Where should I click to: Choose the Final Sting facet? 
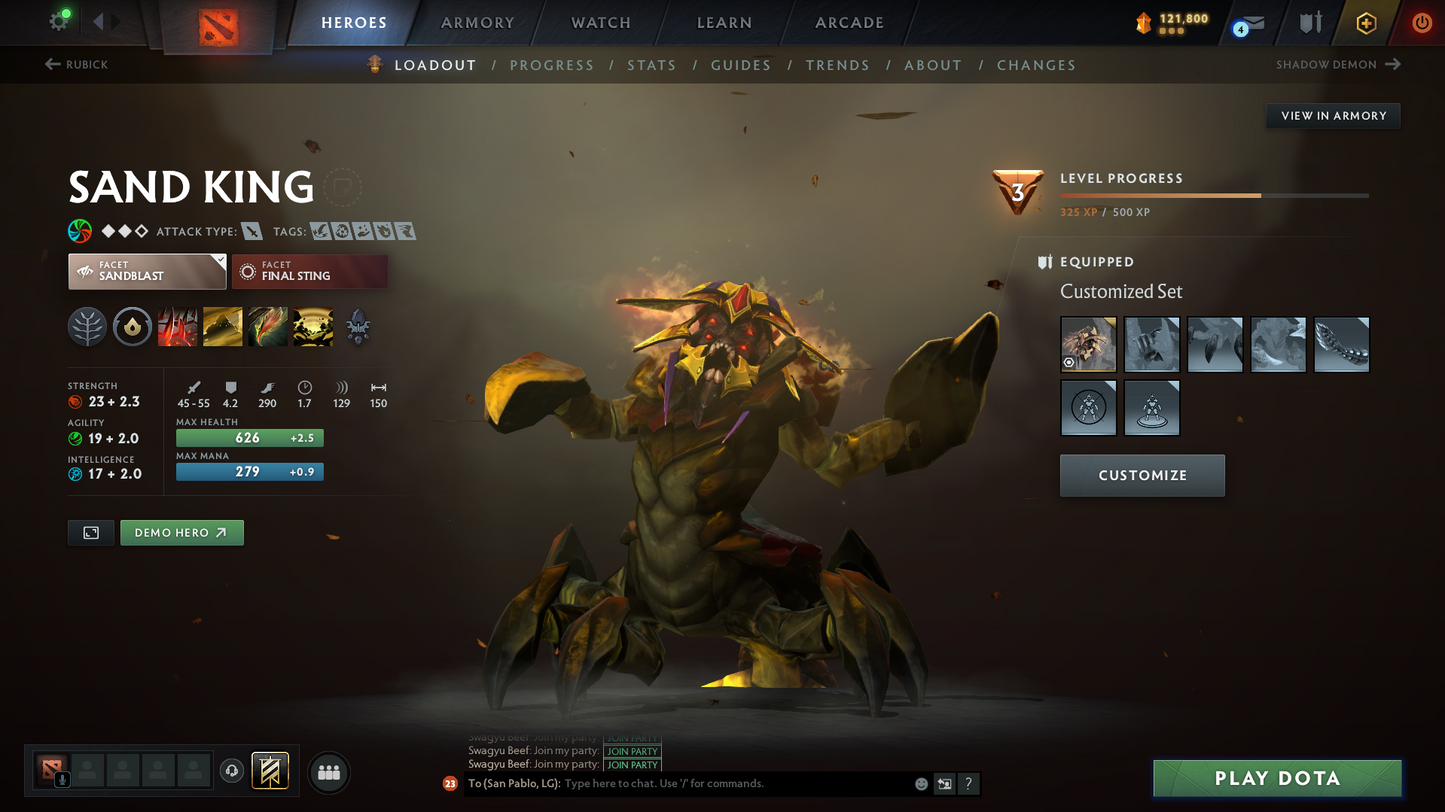[310, 271]
